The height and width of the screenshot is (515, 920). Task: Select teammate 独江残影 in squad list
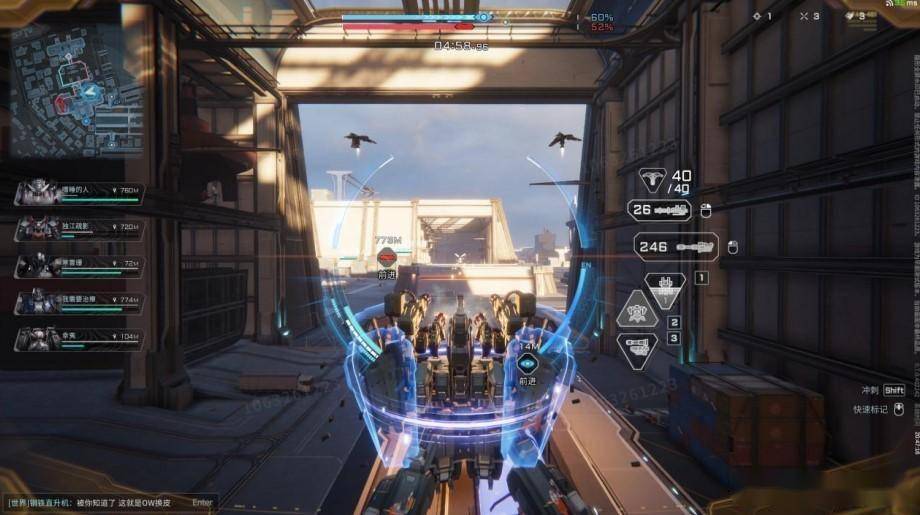[x=78, y=227]
